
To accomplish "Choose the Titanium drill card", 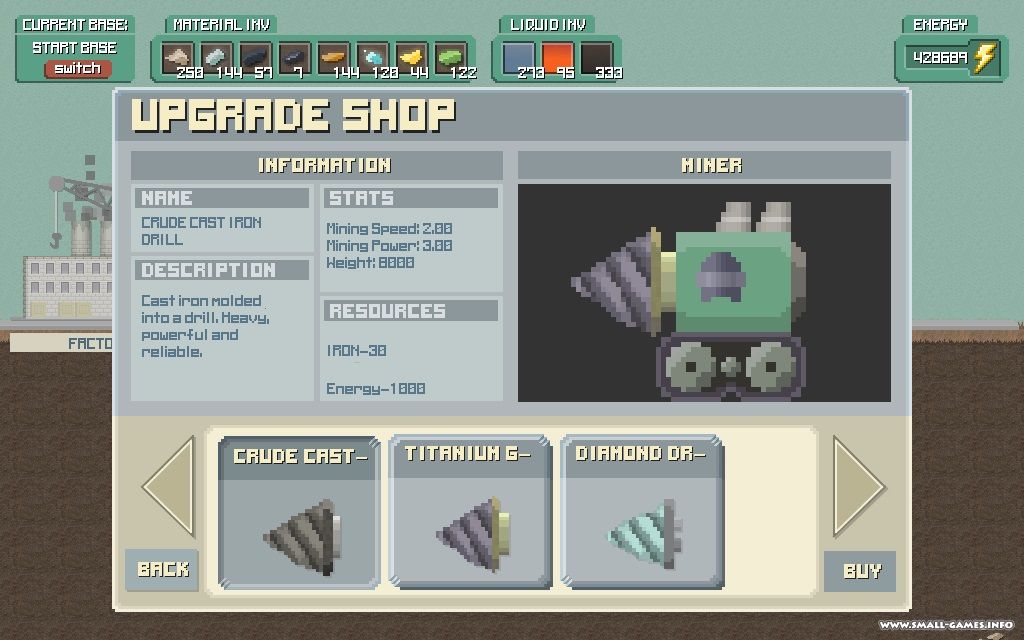I will pyautogui.click(x=469, y=512).
